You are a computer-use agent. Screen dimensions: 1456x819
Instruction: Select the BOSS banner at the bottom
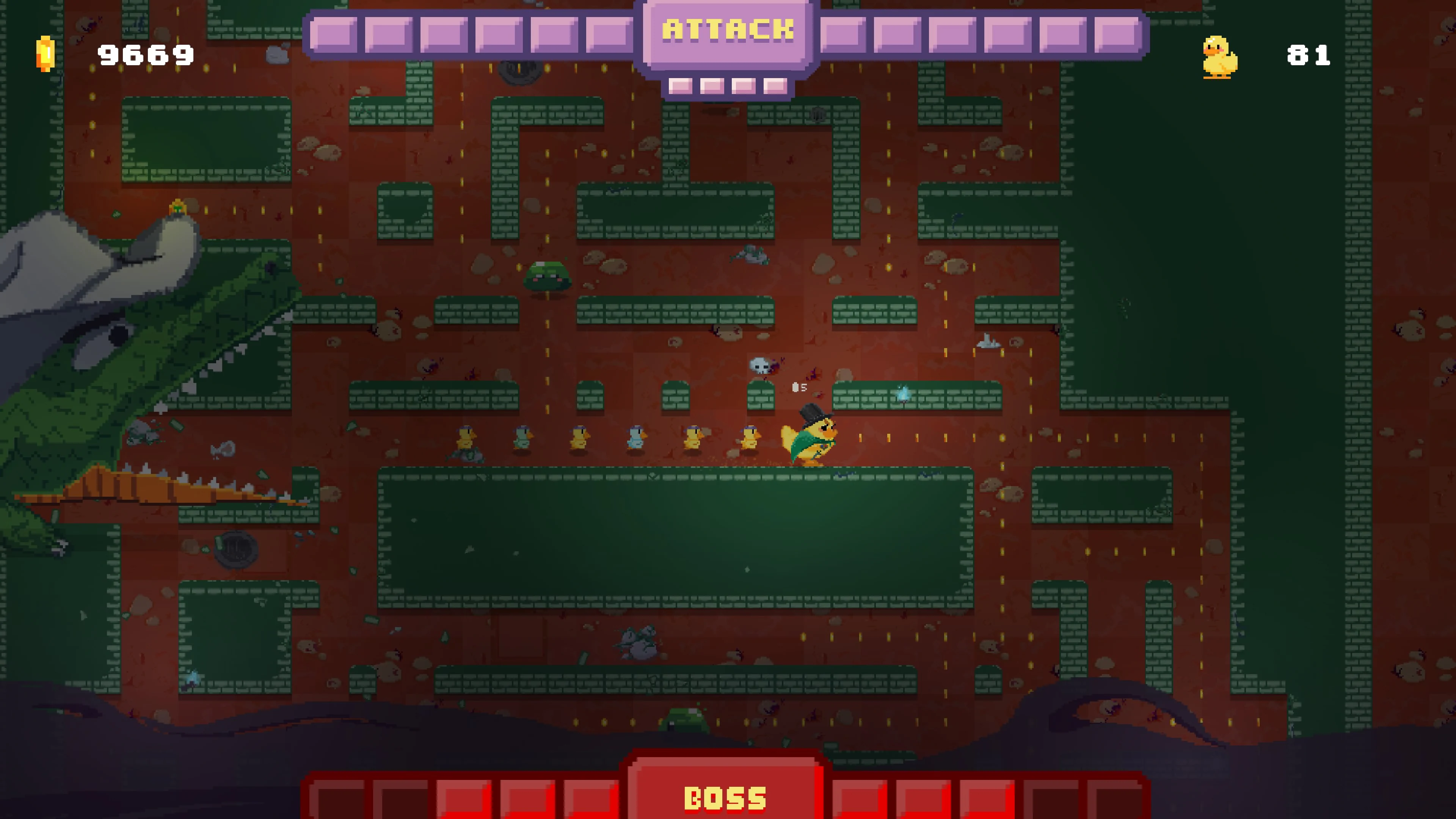point(726,797)
